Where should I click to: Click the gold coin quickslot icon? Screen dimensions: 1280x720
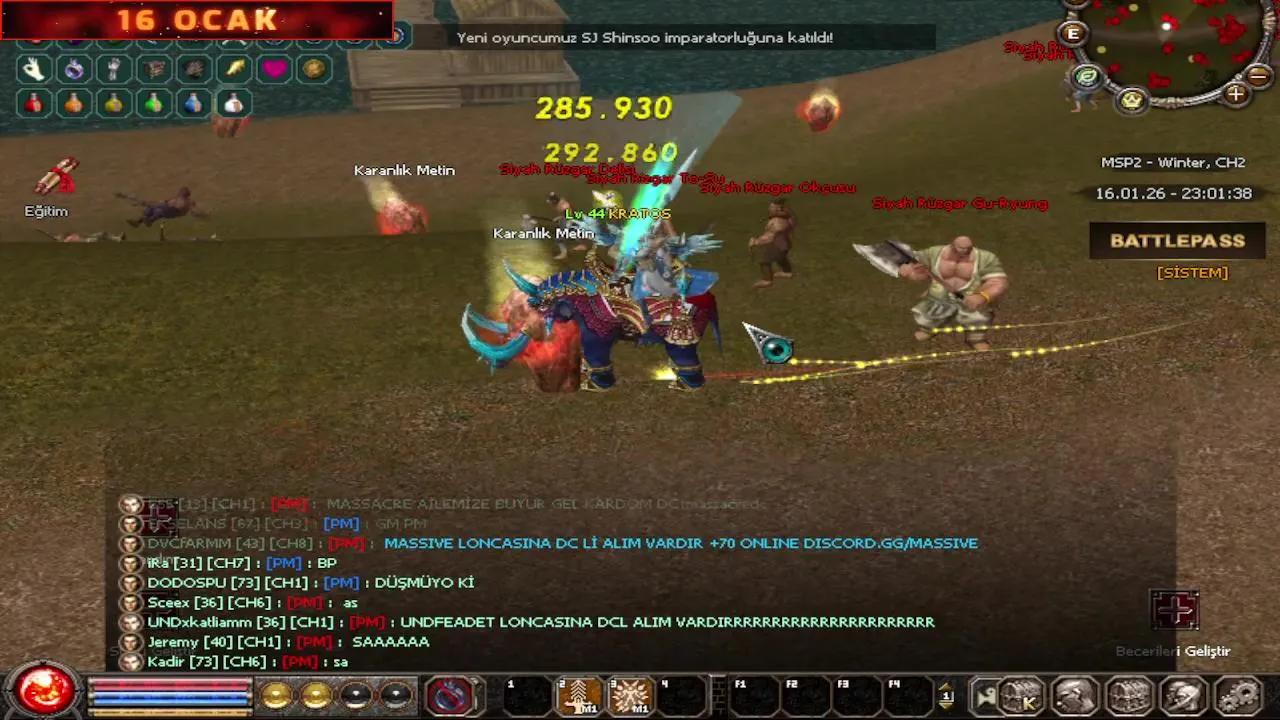[x=314, y=70]
